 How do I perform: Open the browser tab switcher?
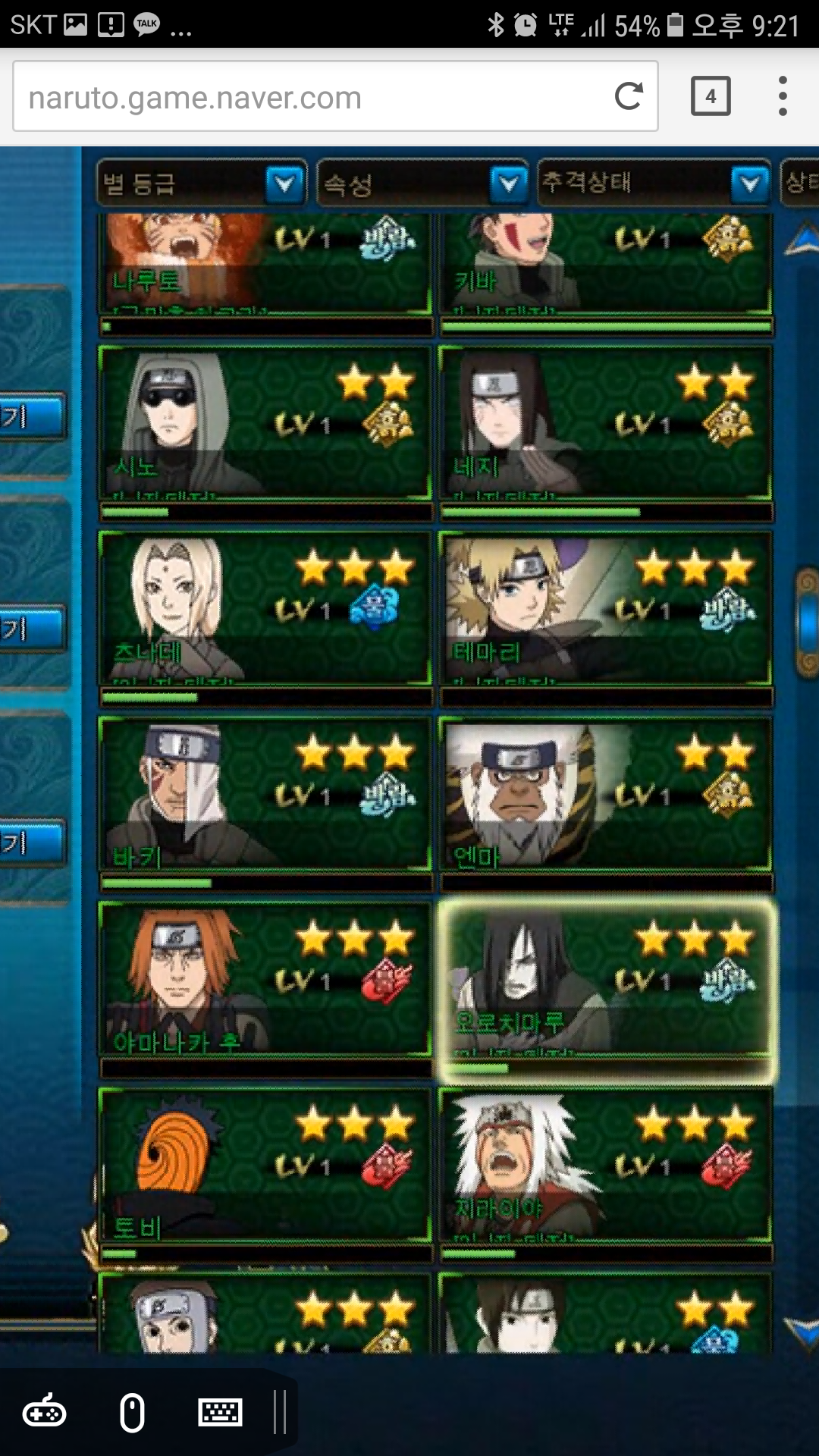click(x=711, y=96)
